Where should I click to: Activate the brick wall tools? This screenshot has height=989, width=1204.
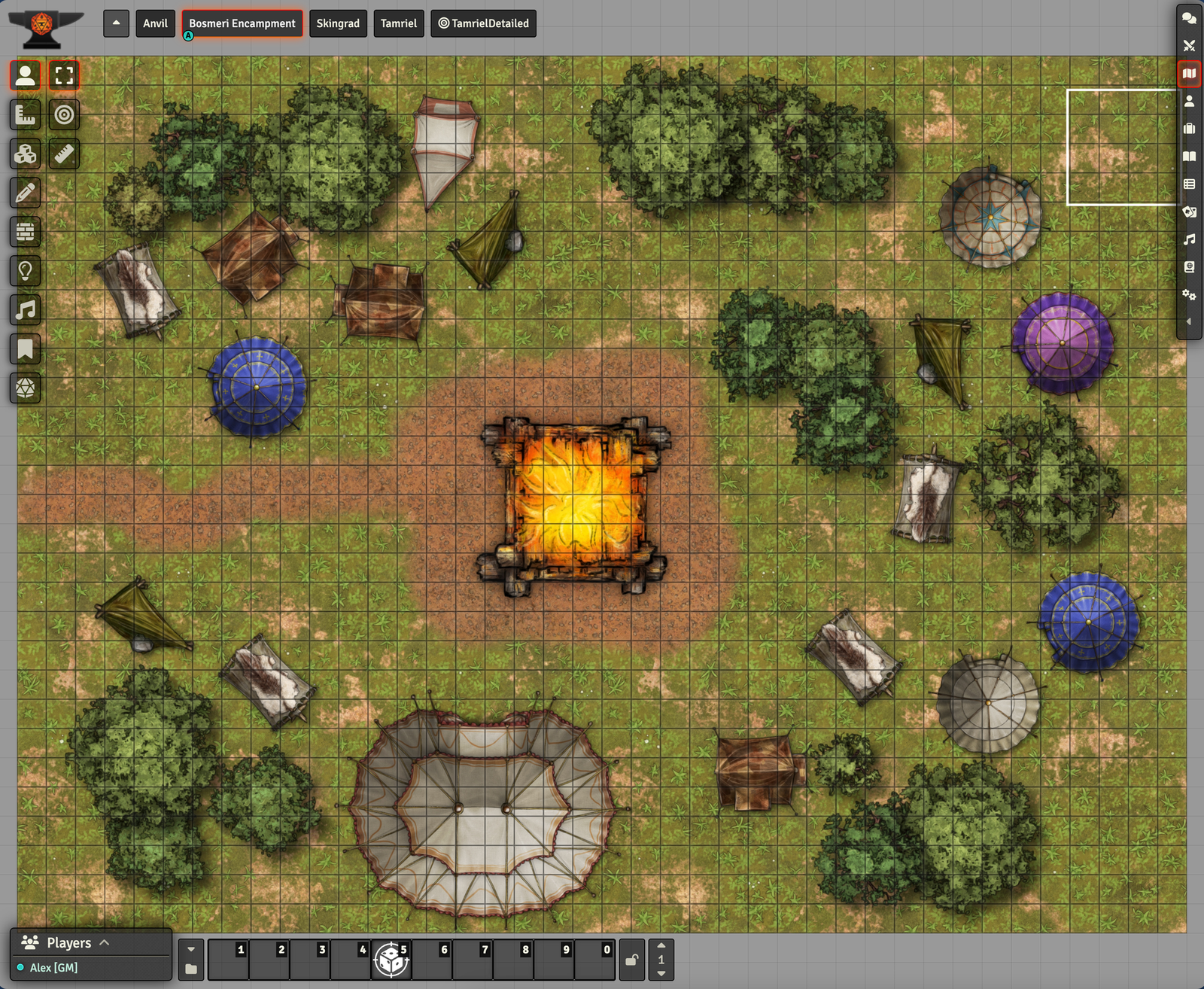click(x=26, y=232)
